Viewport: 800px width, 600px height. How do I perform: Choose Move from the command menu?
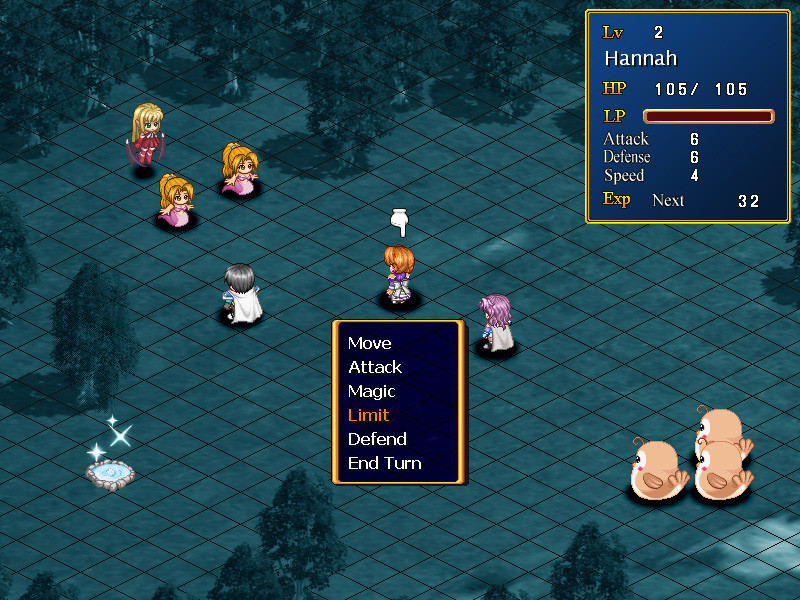pos(370,343)
